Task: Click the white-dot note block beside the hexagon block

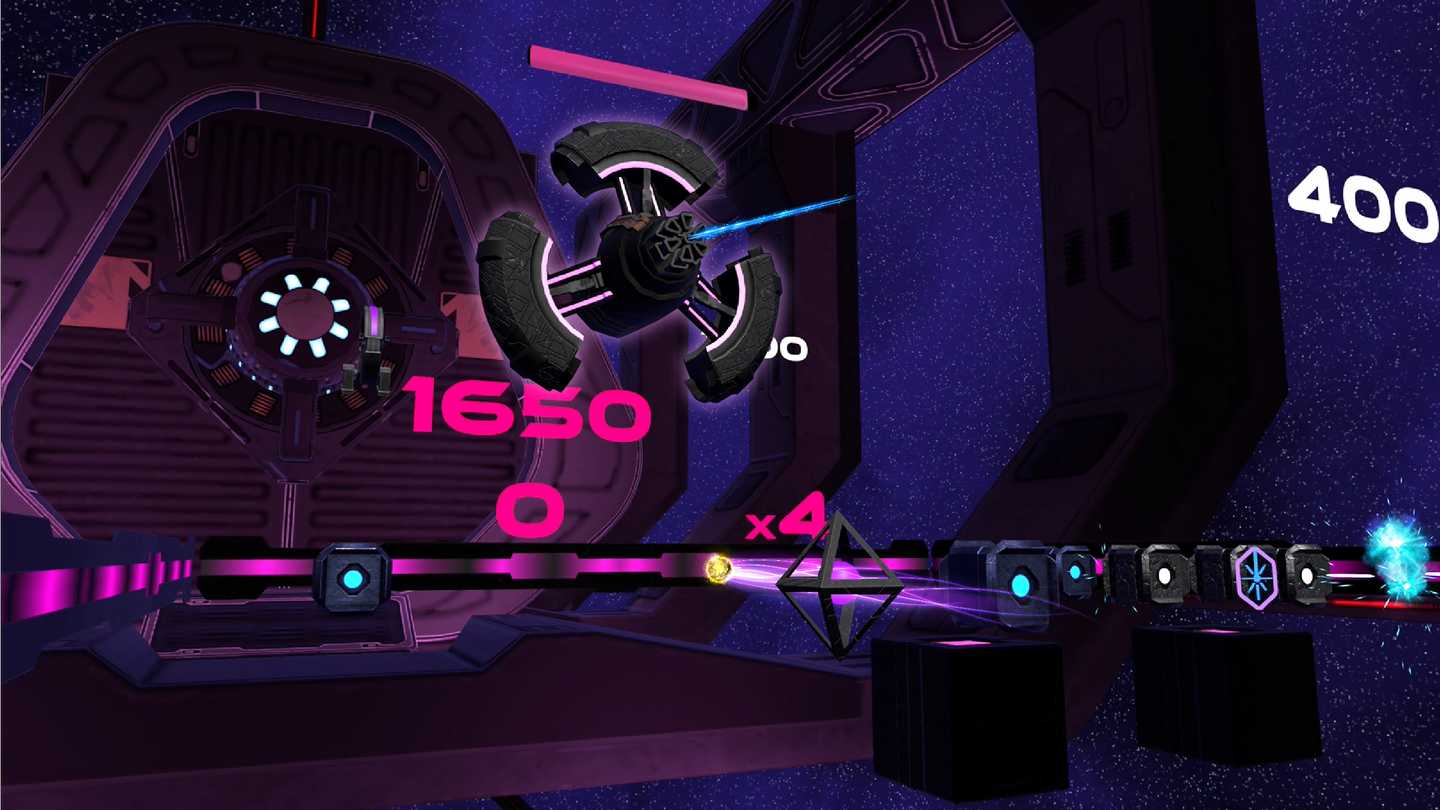Action: click(x=1164, y=576)
